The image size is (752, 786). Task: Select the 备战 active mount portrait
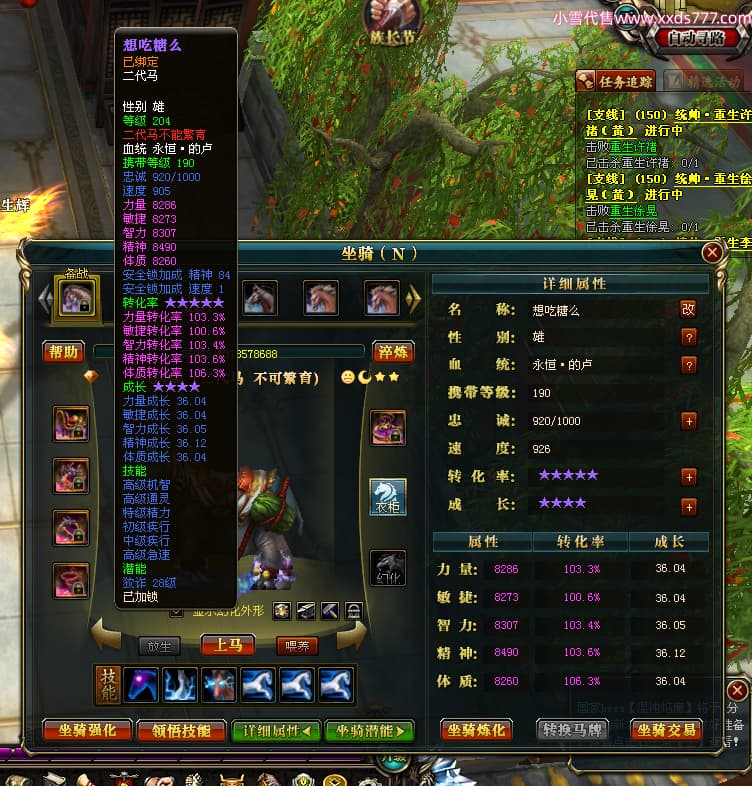(x=77, y=297)
